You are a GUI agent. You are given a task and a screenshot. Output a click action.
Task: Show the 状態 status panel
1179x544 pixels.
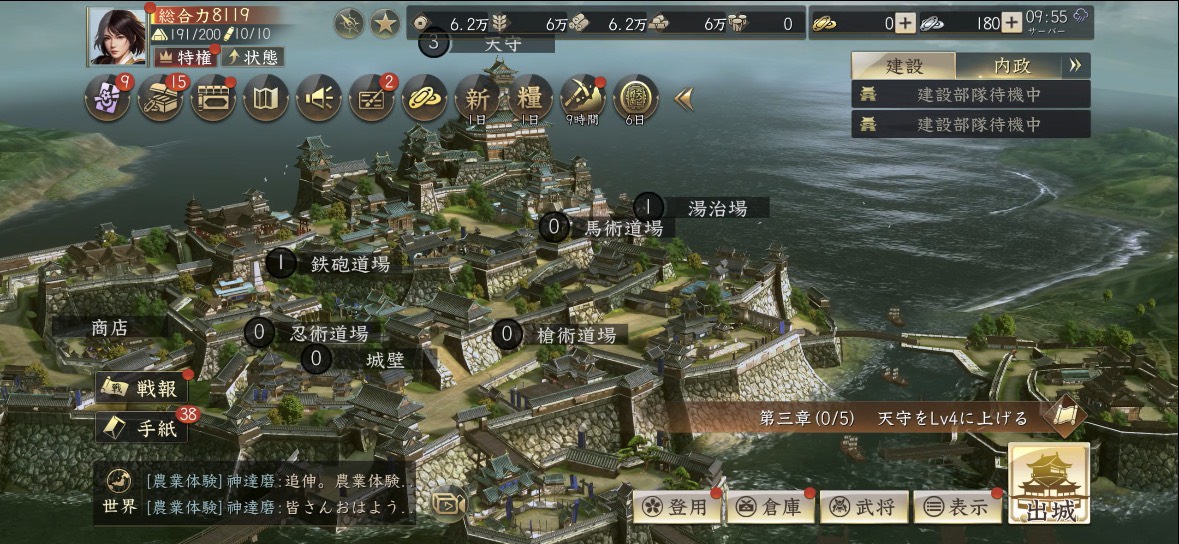coord(251,57)
